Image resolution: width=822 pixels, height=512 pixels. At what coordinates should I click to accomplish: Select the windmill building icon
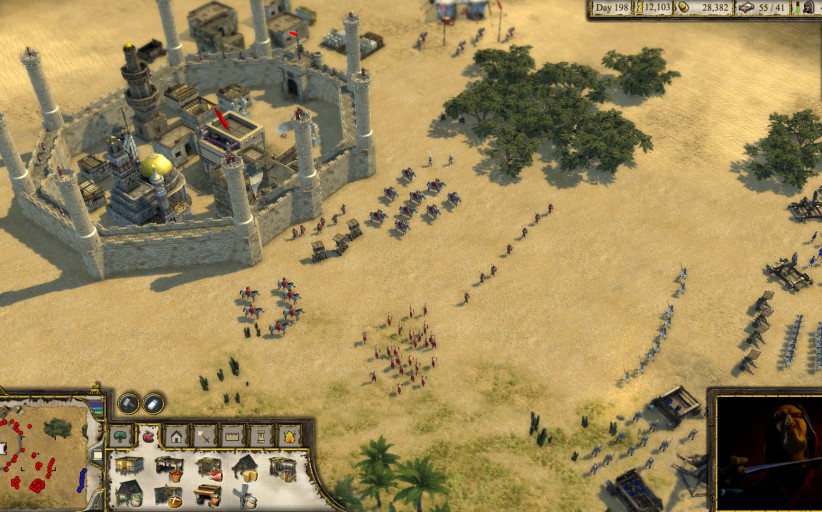pyautogui.click(x=245, y=494)
